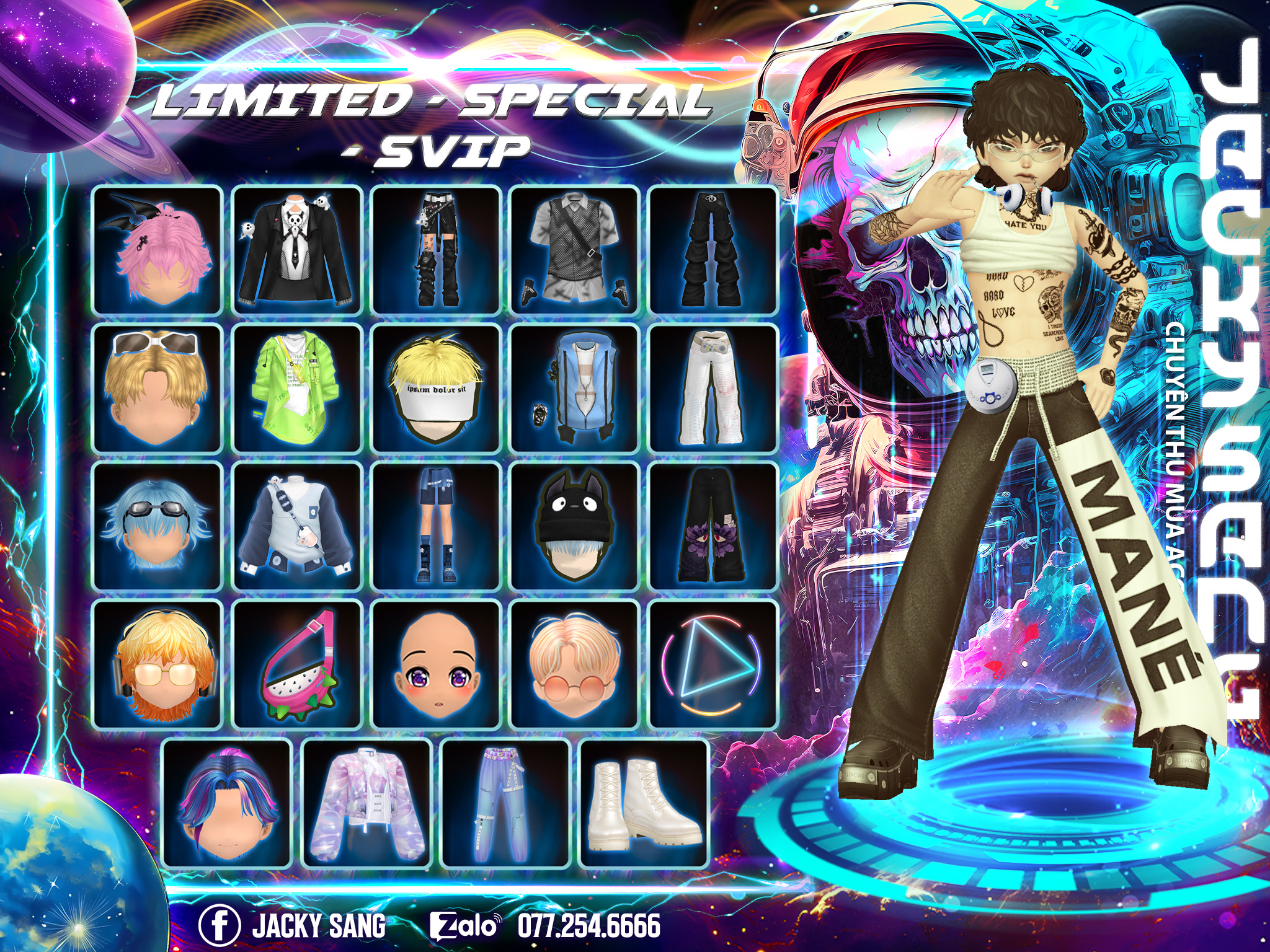Click the neon triangle play tile
Image resolution: width=1270 pixels, height=952 pixels.
pos(713,664)
